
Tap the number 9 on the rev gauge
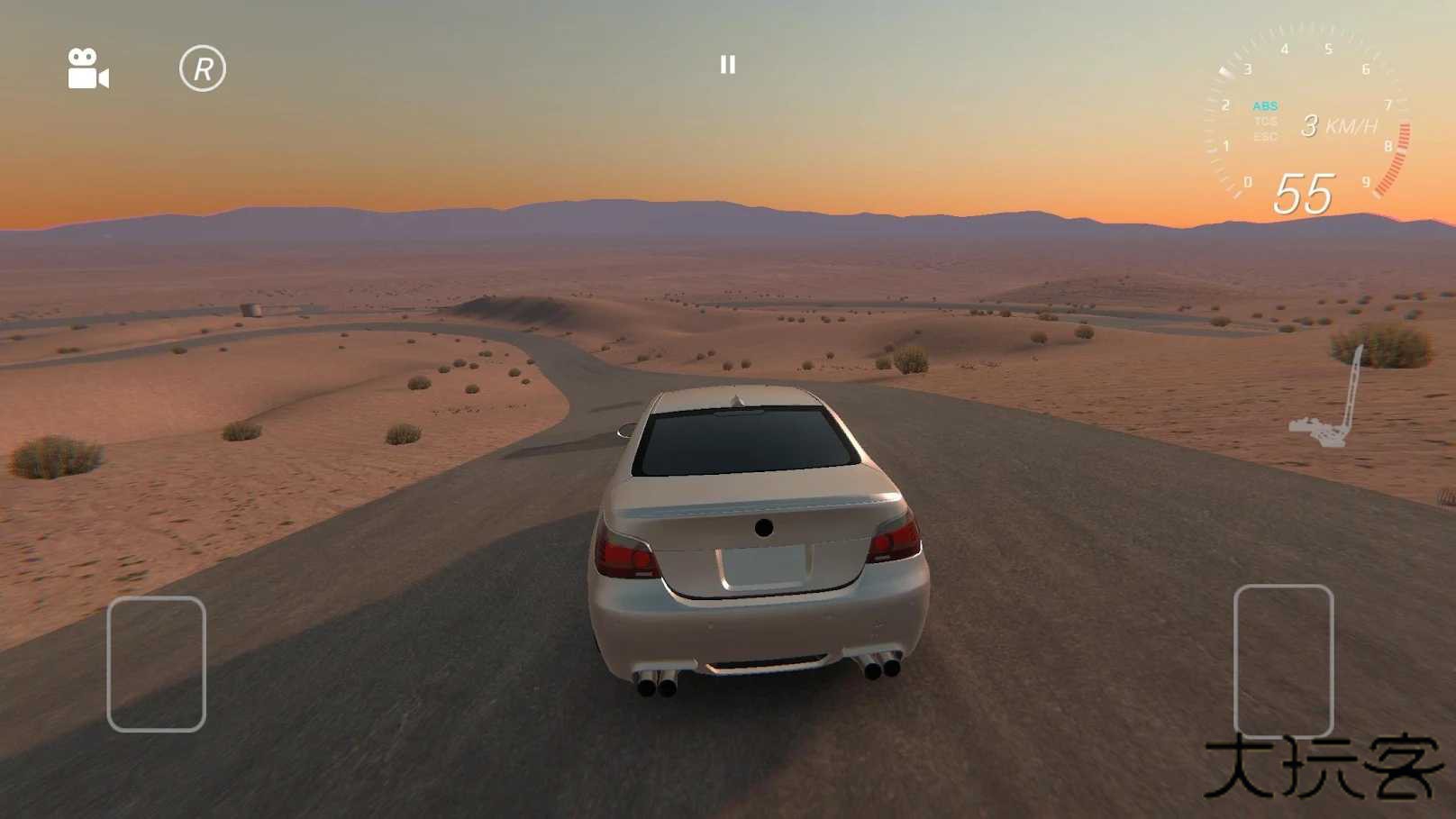click(x=1368, y=182)
